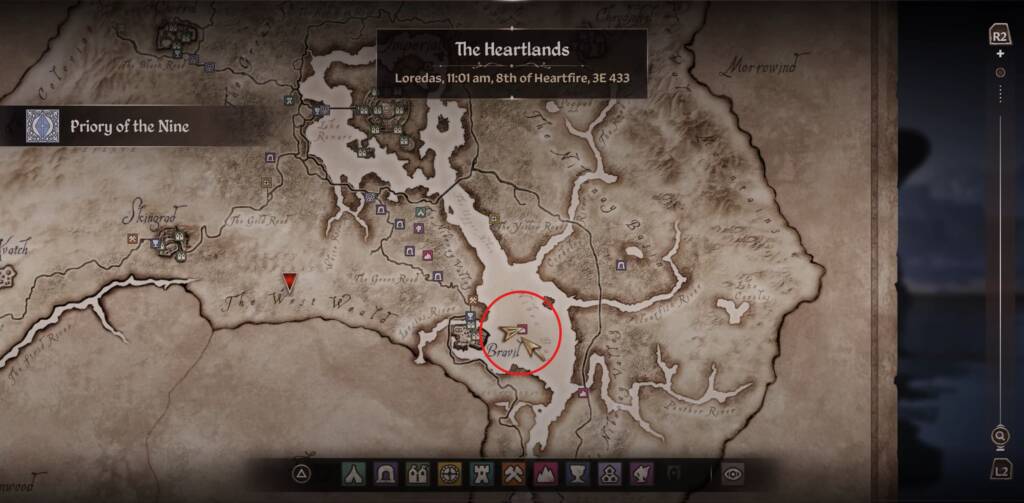Choose the Bravil city marker on the map

click(465, 332)
